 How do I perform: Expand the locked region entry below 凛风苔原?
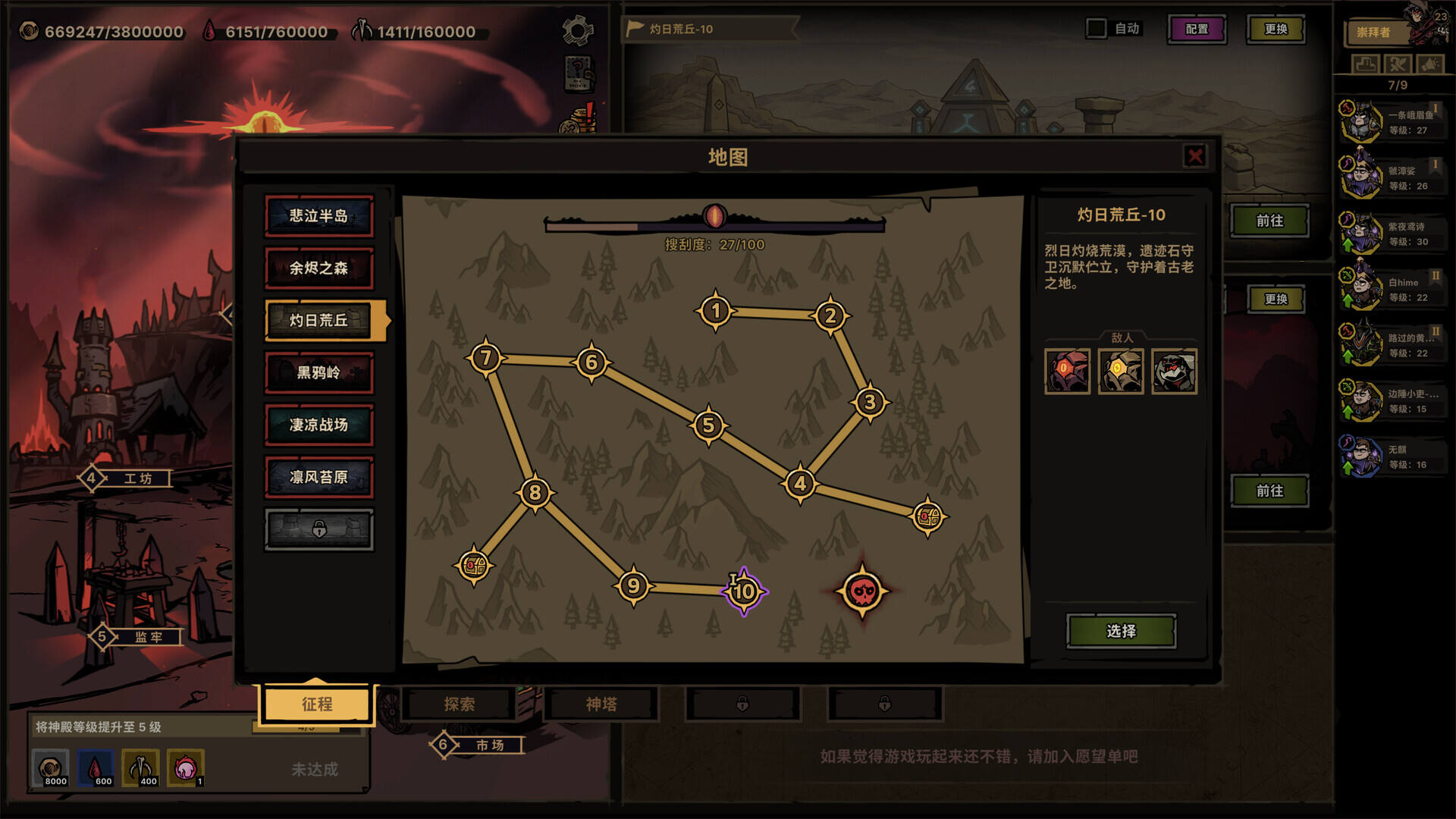point(319,529)
